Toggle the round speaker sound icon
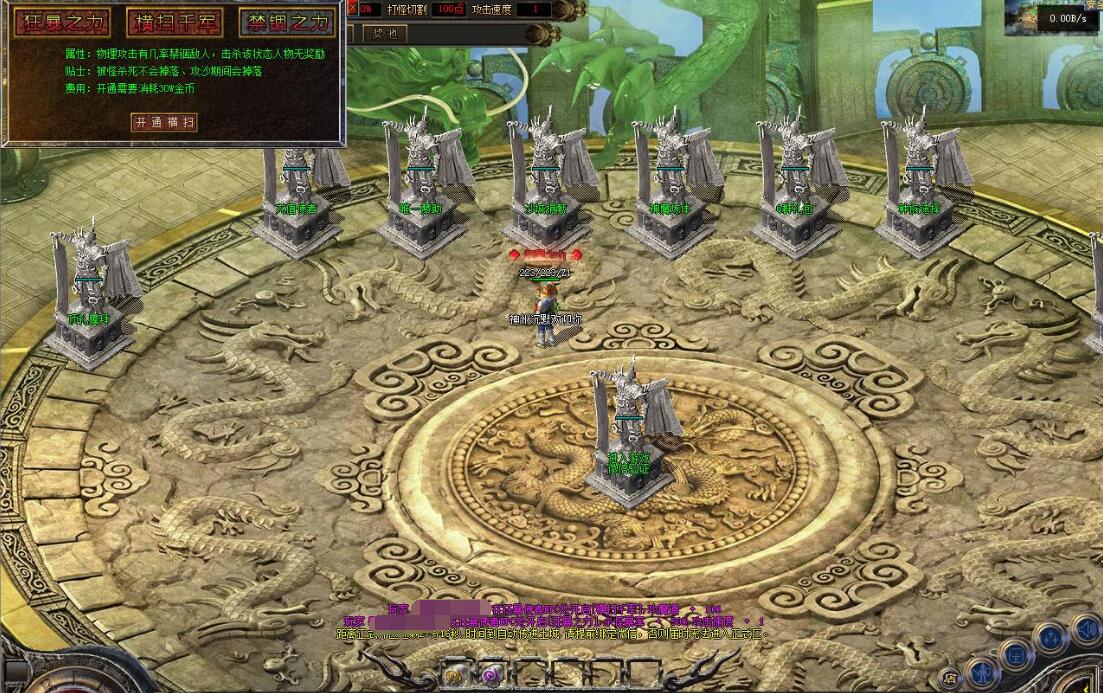This screenshot has height=693, width=1103. click(x=1083, y=629)
